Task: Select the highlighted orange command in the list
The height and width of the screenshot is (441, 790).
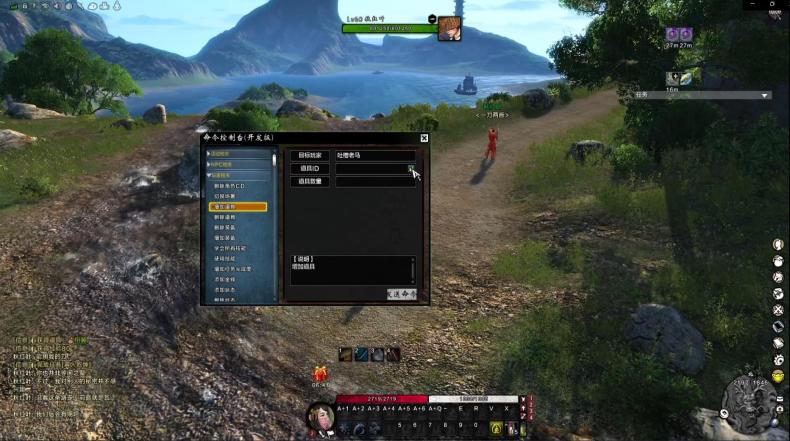Action: pos(238,206)
